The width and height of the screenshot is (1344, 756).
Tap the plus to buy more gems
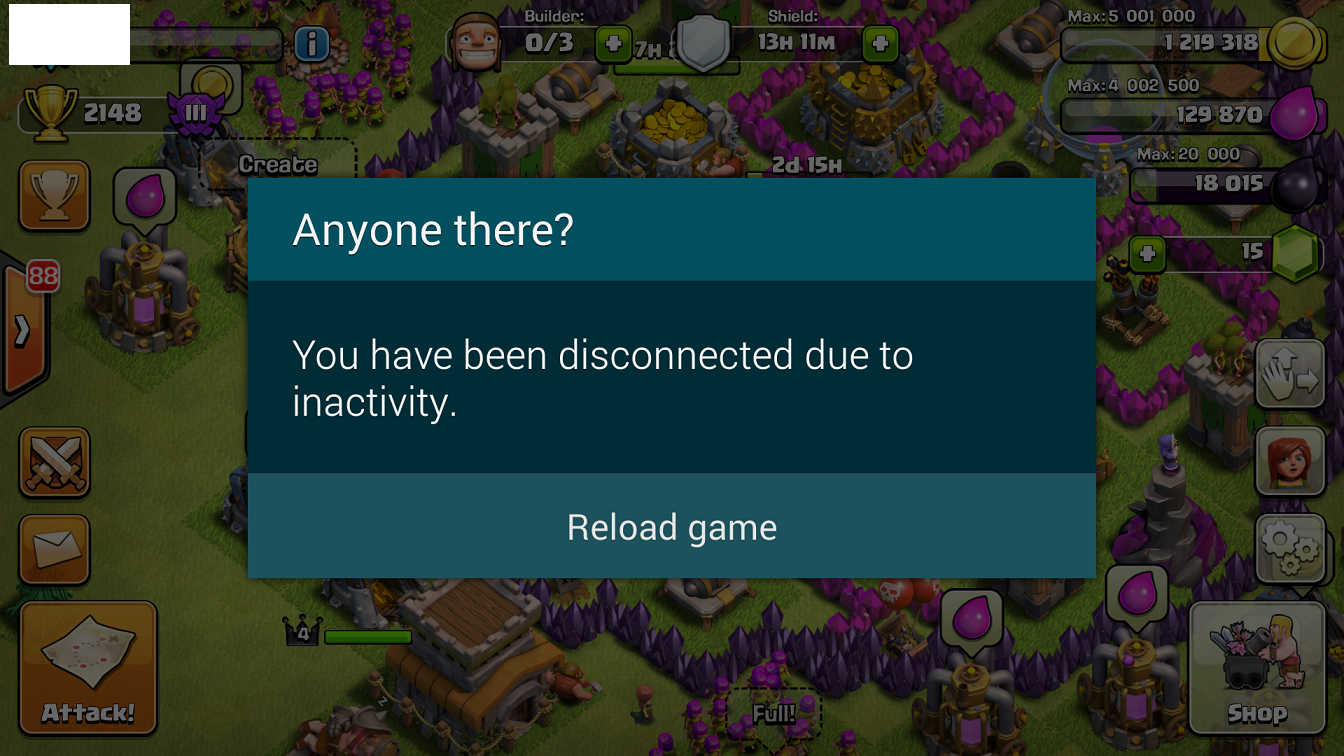pos(1146,255)
